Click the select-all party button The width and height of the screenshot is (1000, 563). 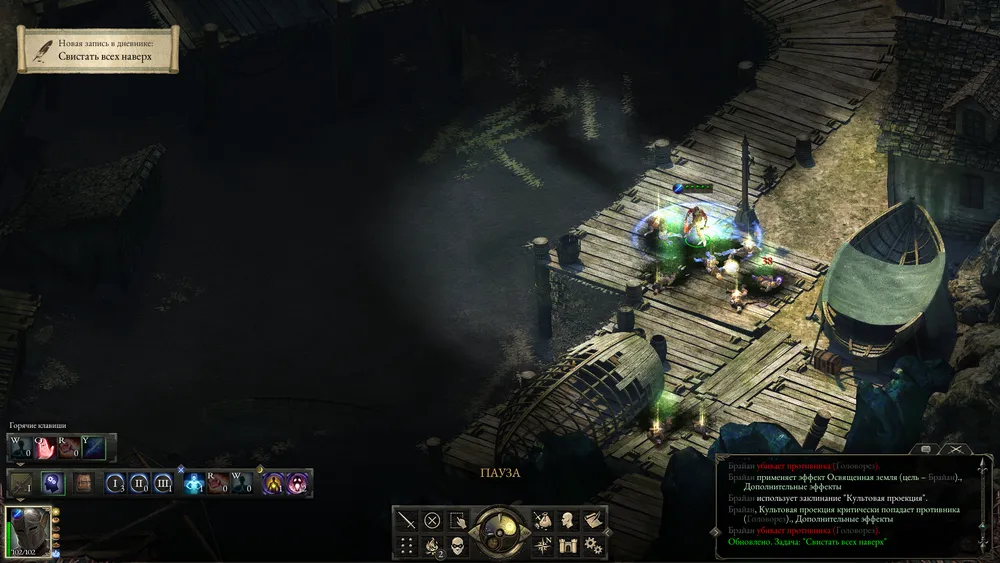pos(458,520)
